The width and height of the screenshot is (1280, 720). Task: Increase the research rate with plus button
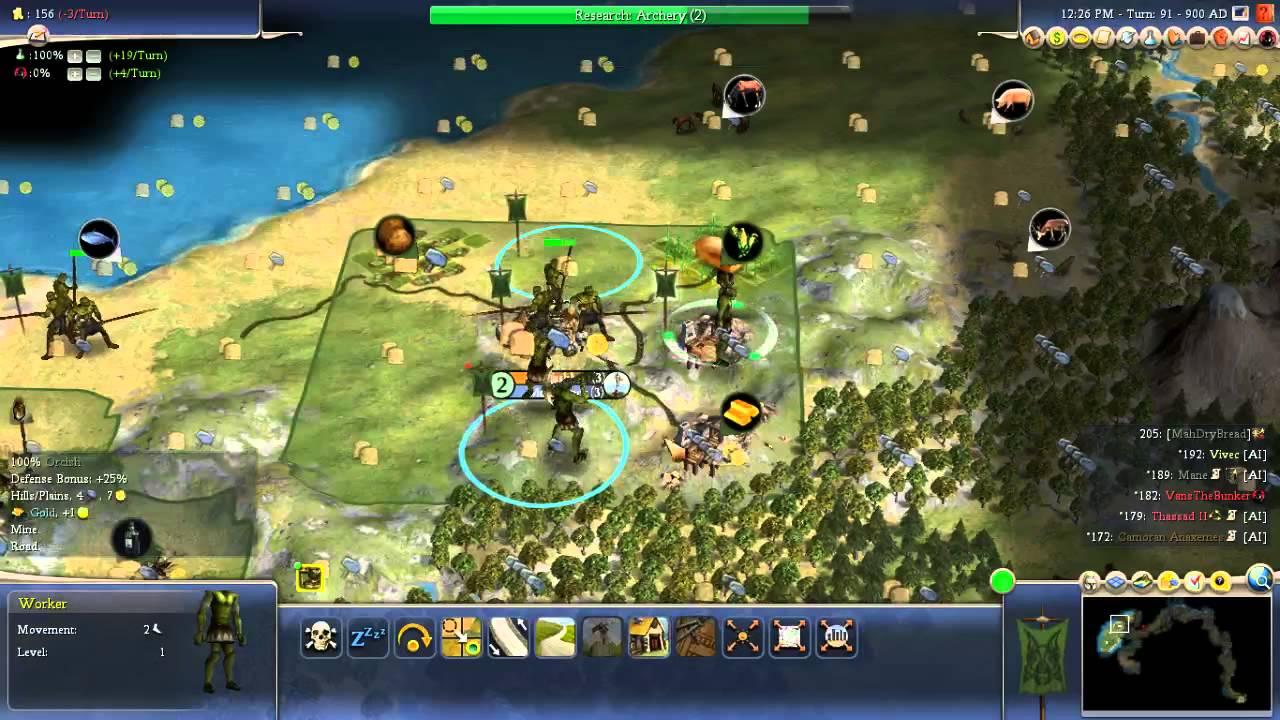74,56
